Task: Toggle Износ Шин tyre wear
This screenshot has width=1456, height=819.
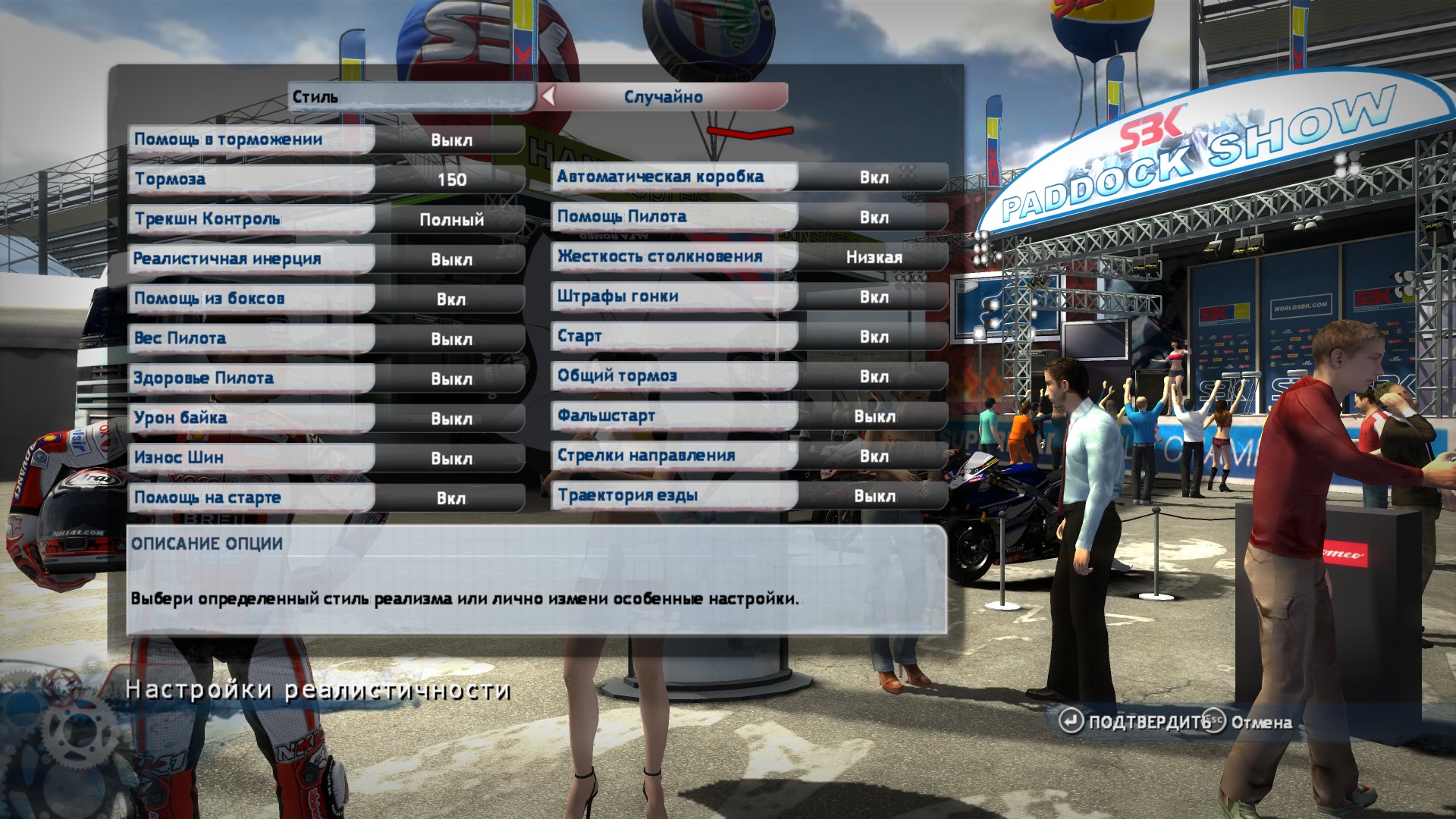Action: click(326, 458)
